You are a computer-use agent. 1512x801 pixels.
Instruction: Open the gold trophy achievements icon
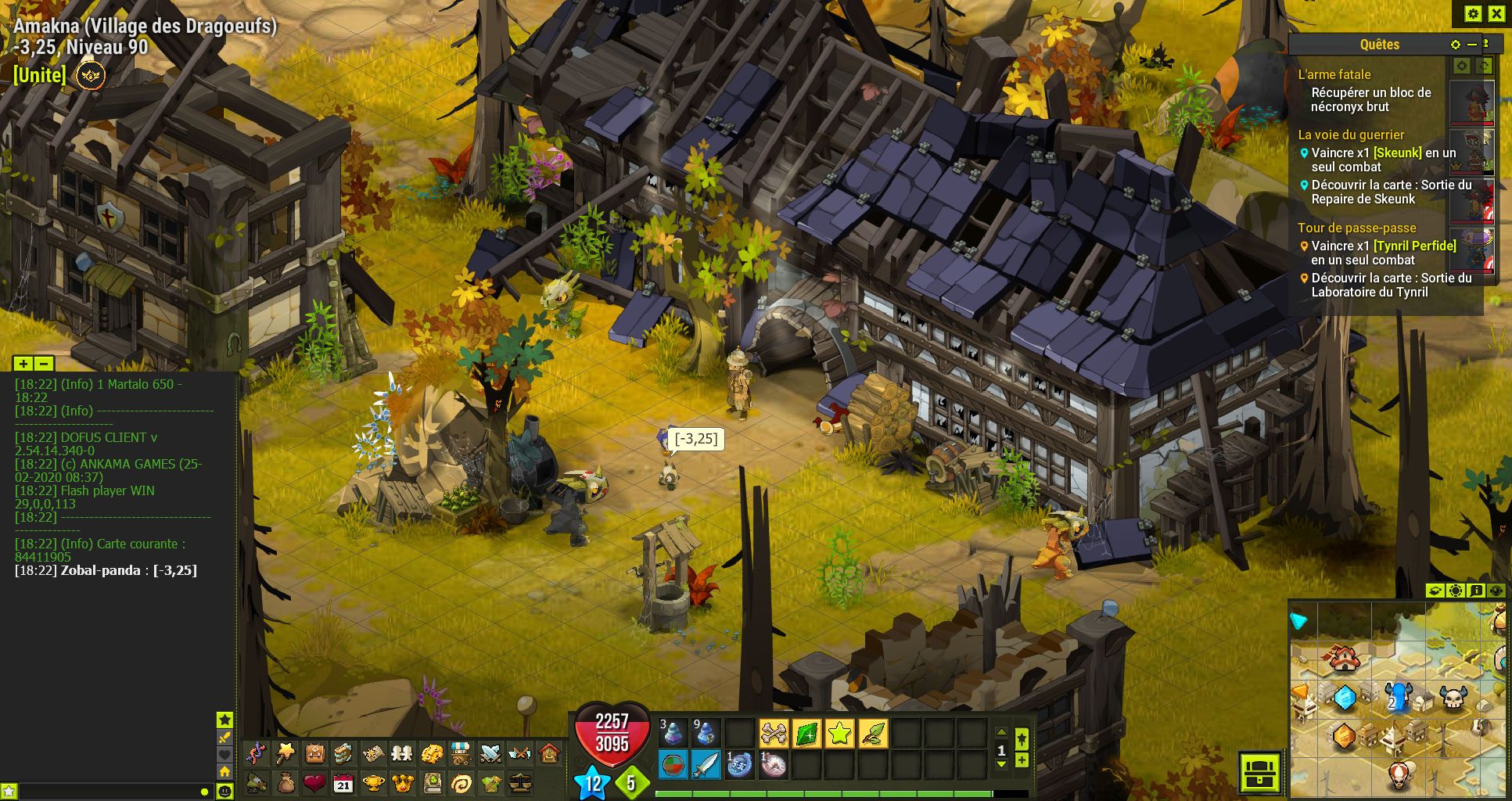[373, 783]
